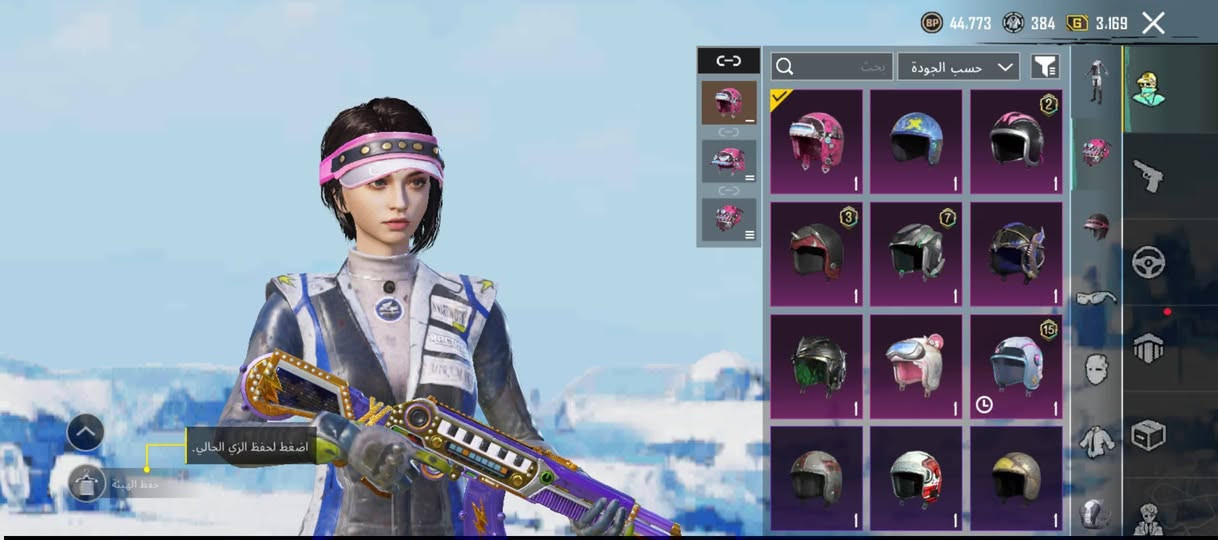
Task: Select the glasses category
Action: pyautogui.click(x=1096, y=297)
